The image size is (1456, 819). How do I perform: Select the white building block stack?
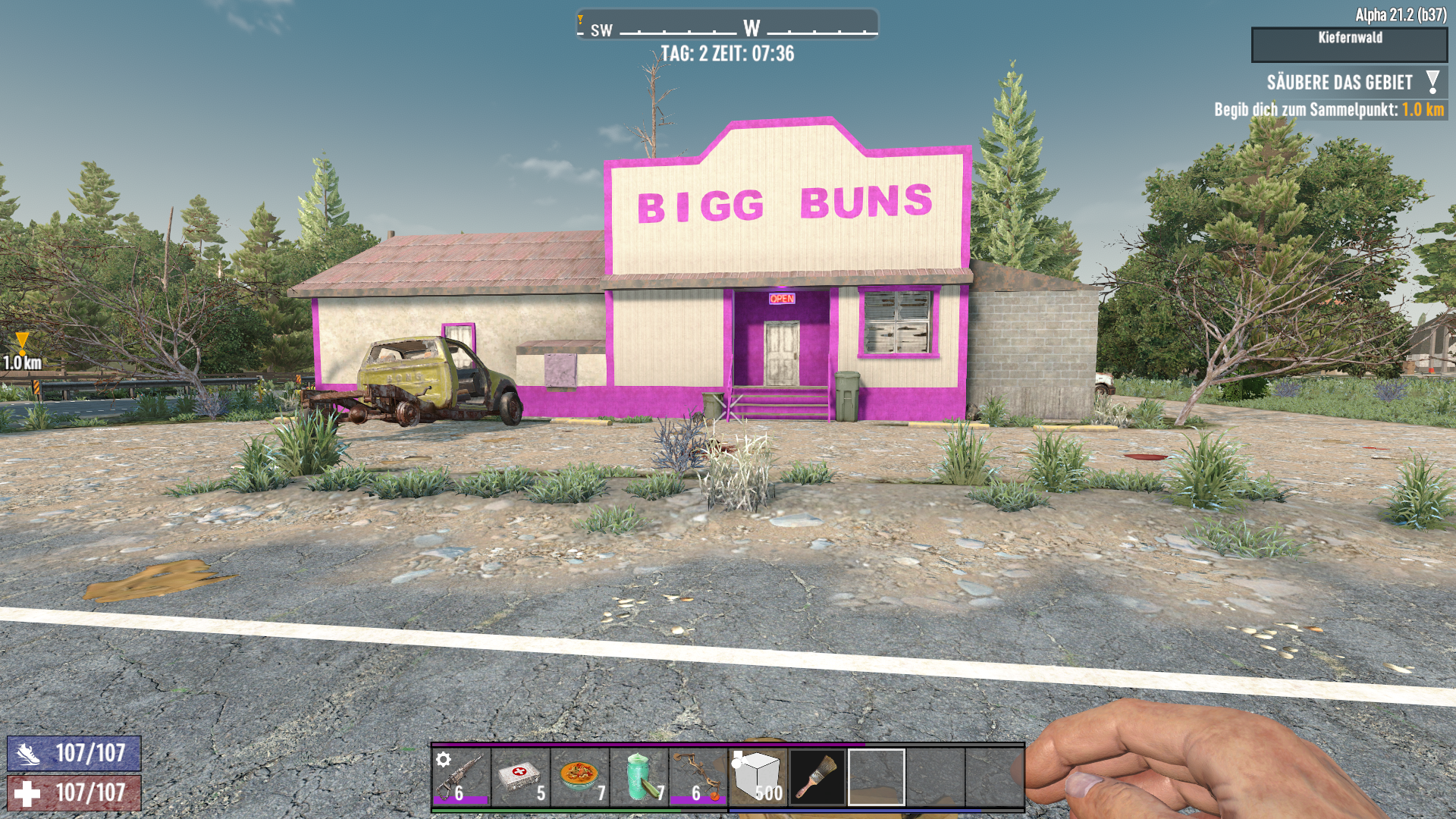pos(758,777)
